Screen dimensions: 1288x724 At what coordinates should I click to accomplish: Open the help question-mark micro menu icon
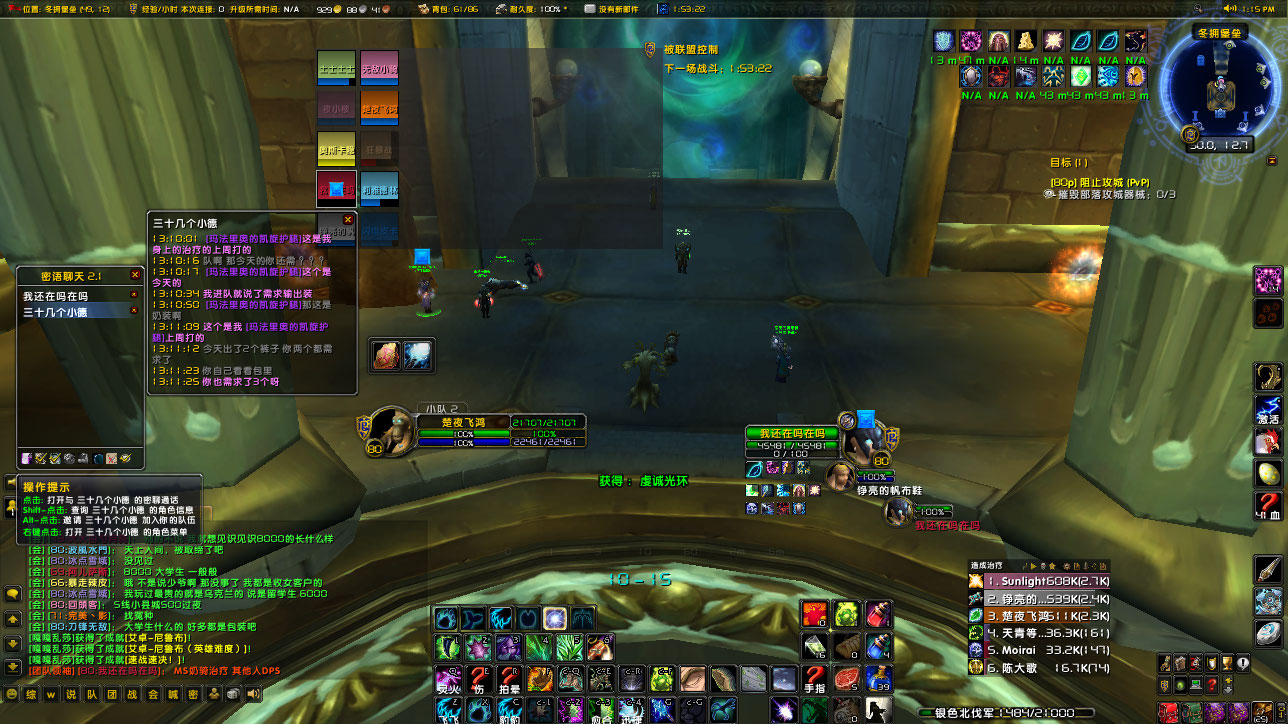[1212, 684]
